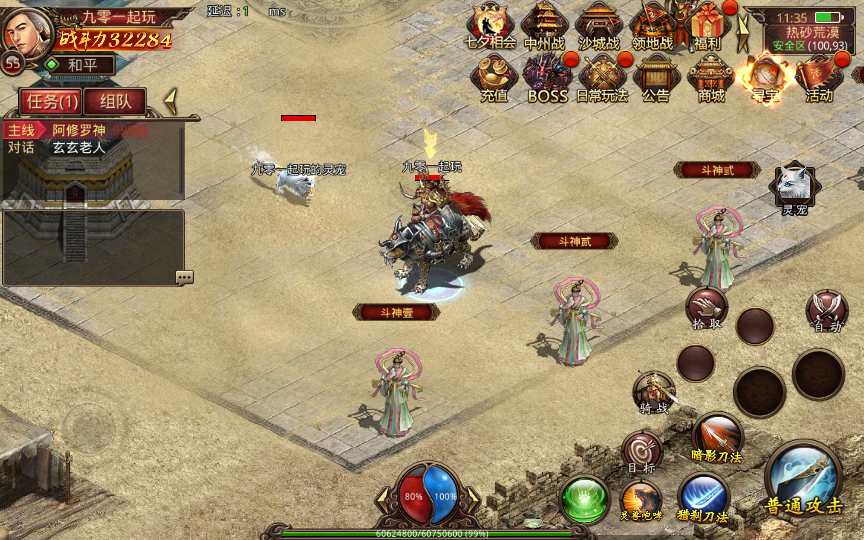The height and width of the screenshot is (540, 864).
Task: Open the 充值 recharge shop
Action: (x=493, y=76)
